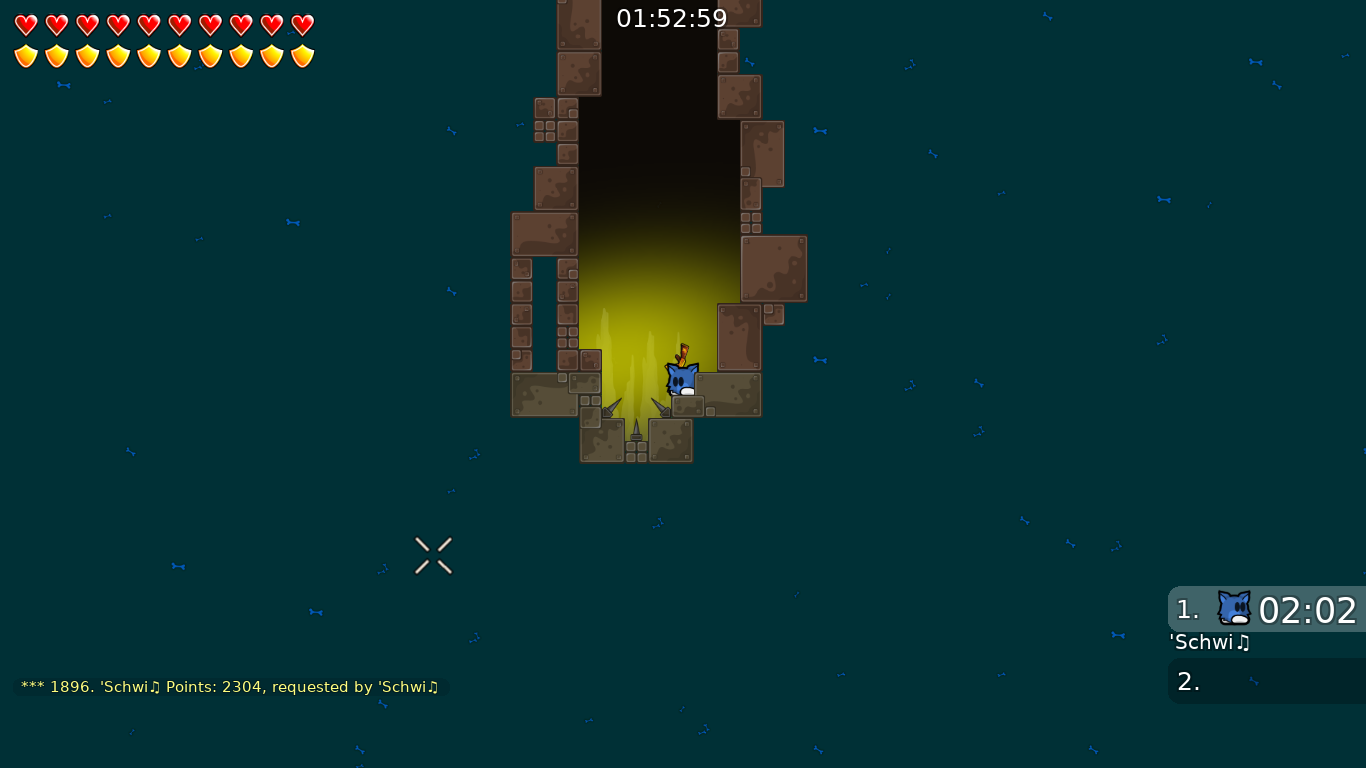Screen dimensions: 1366x768
Task: Click the points message in the bottom left
Action: [x=230, y=687]
